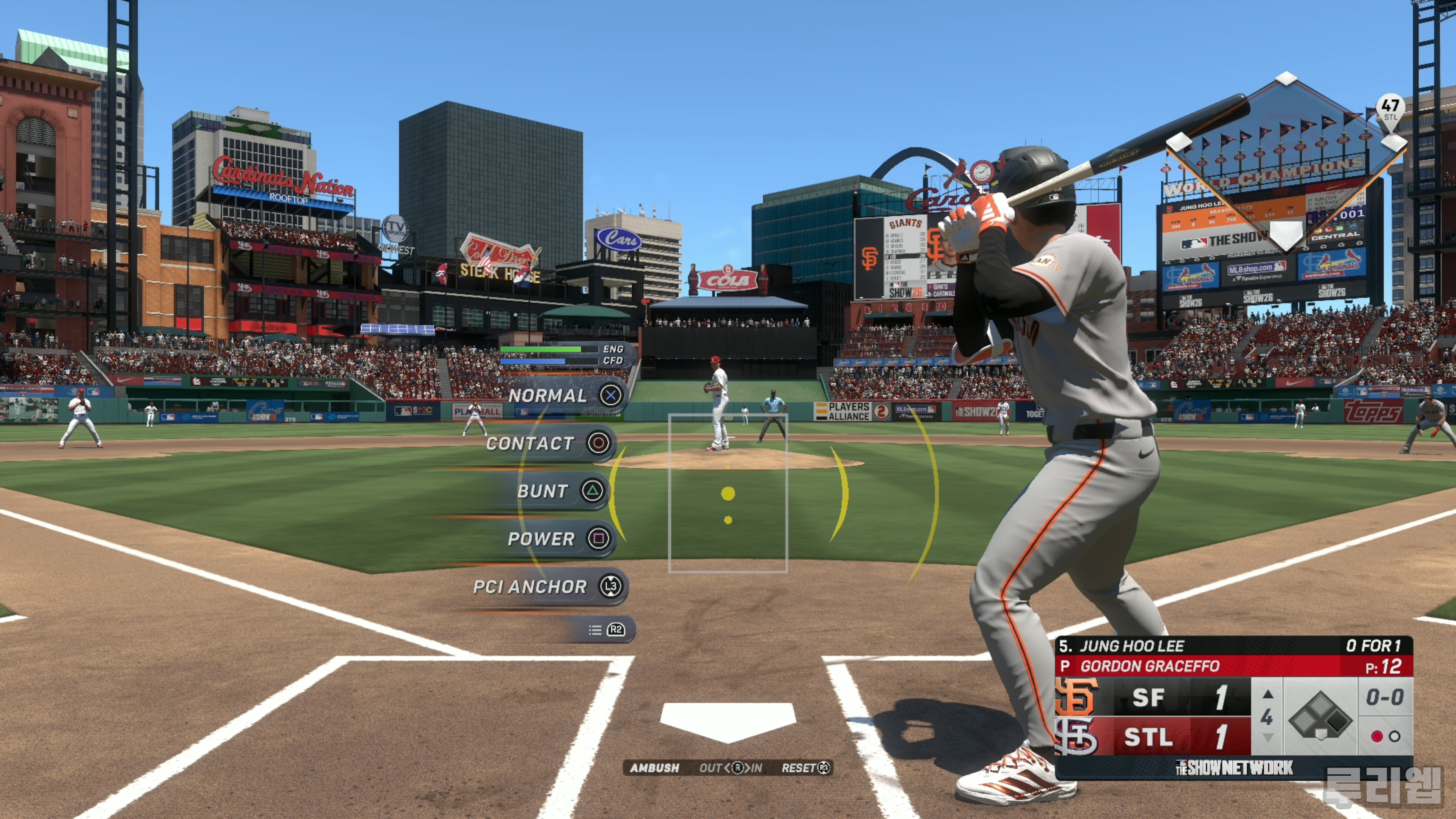The width and height of the screenshot is (1456, 819).
Task: Select the 47 STL marker on the diamond
Action: (x=1390, y=109)
